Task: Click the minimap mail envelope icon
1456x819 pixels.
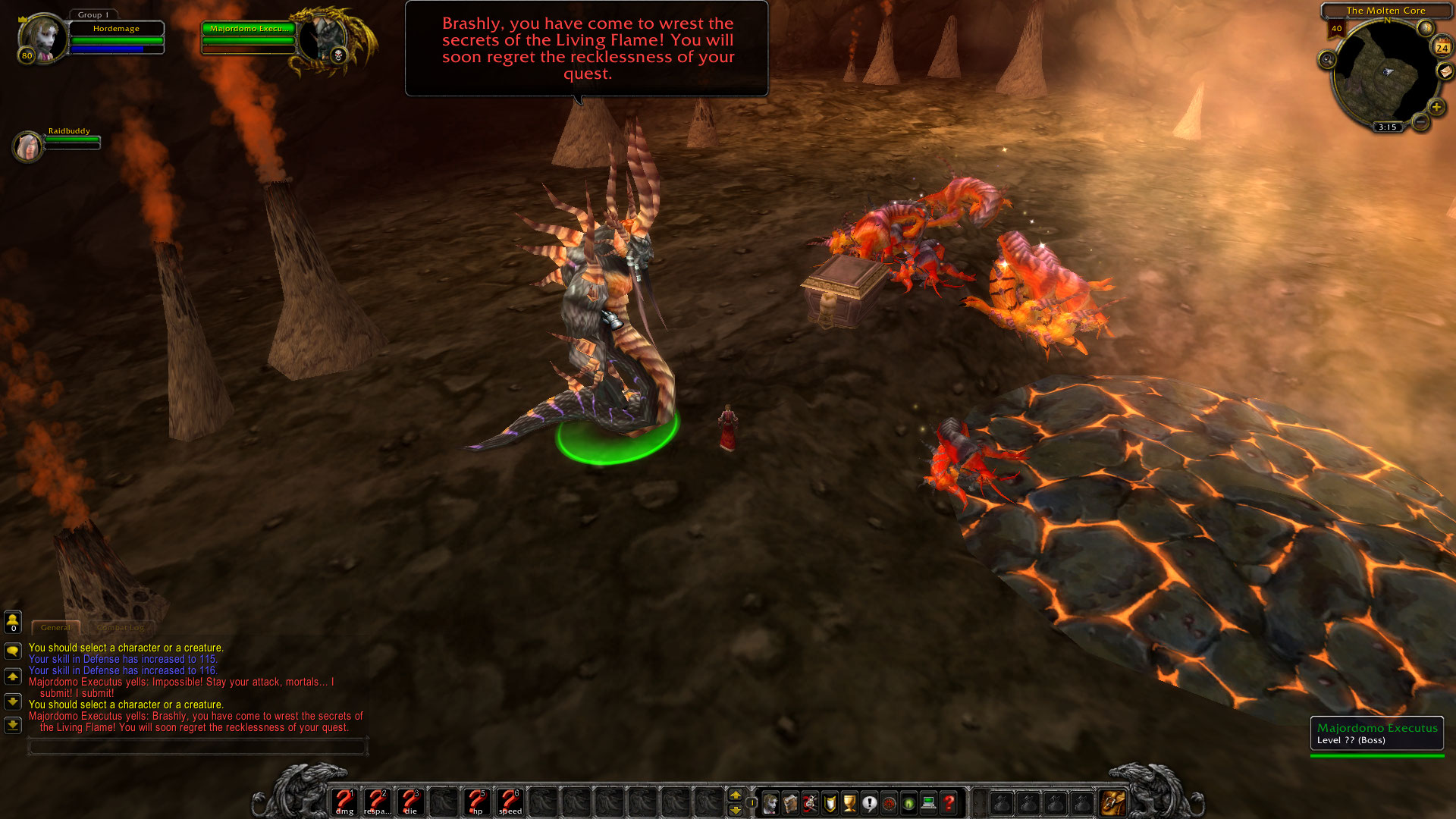Action: (x=1445, y=71)
